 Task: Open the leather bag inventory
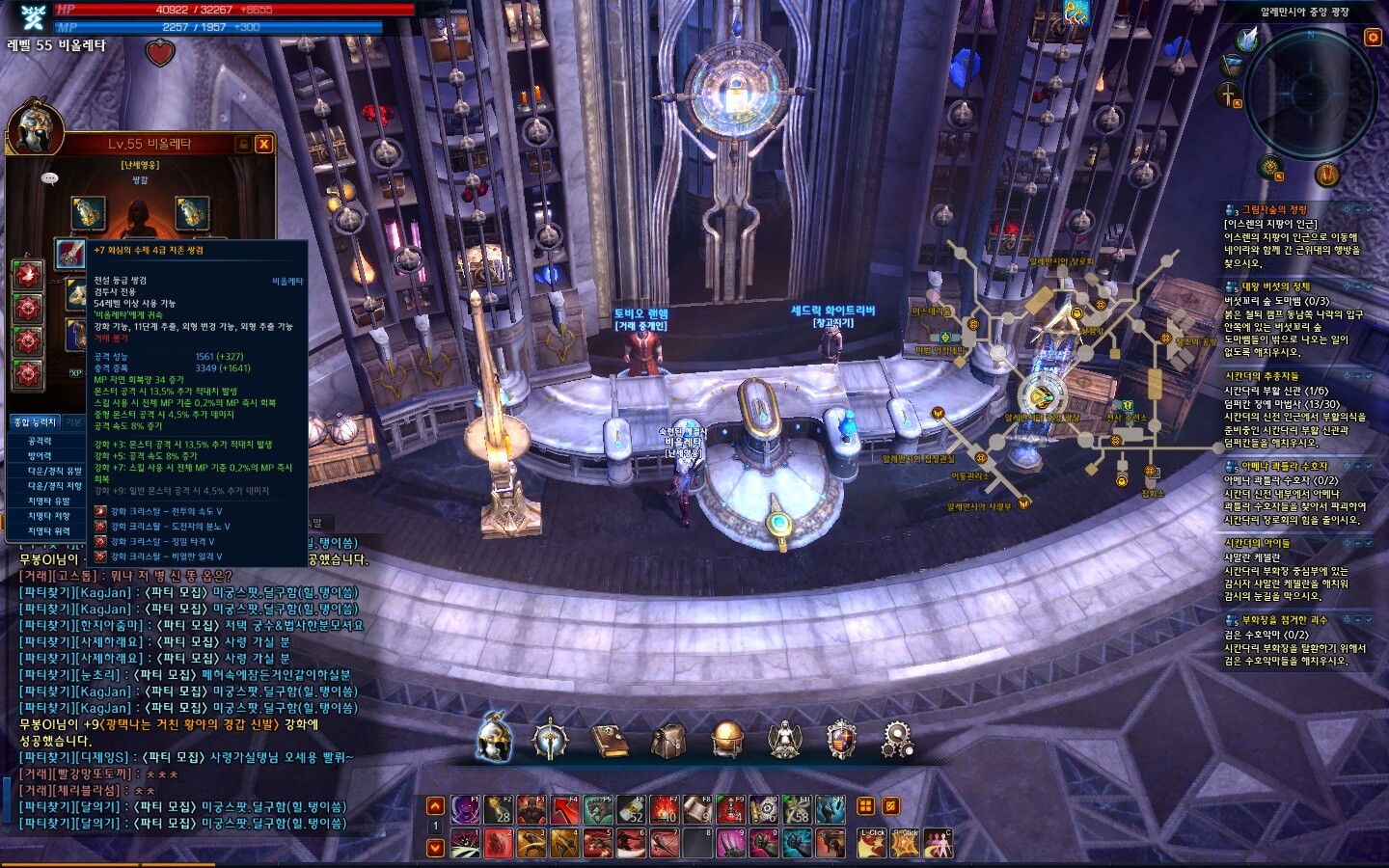pyautogui.click(x=667, y=740)
